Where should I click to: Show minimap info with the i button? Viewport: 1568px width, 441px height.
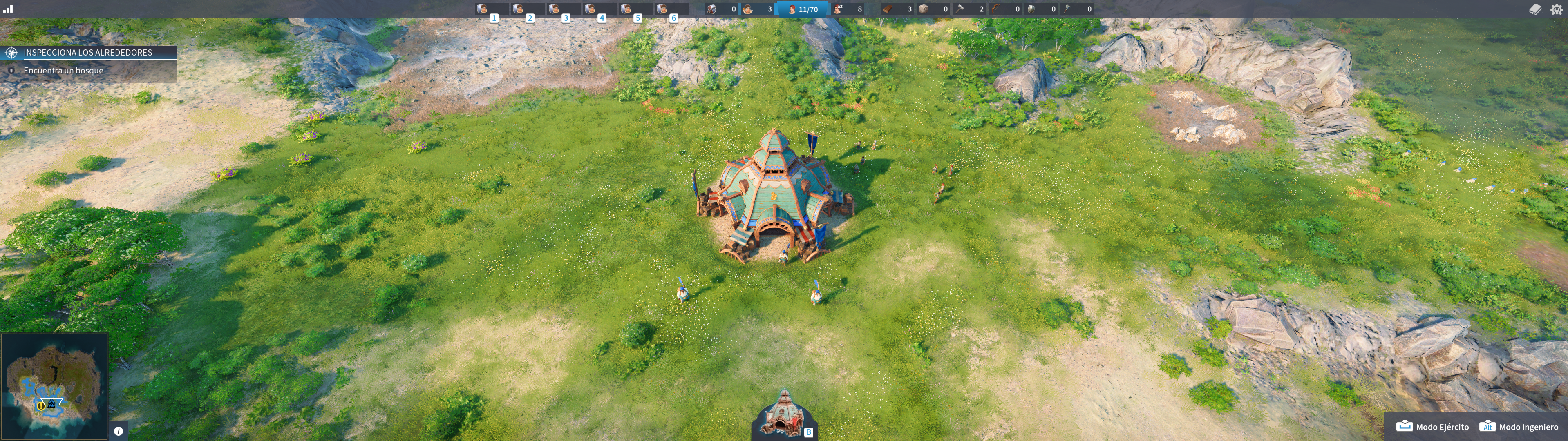[x=118, y=431]
